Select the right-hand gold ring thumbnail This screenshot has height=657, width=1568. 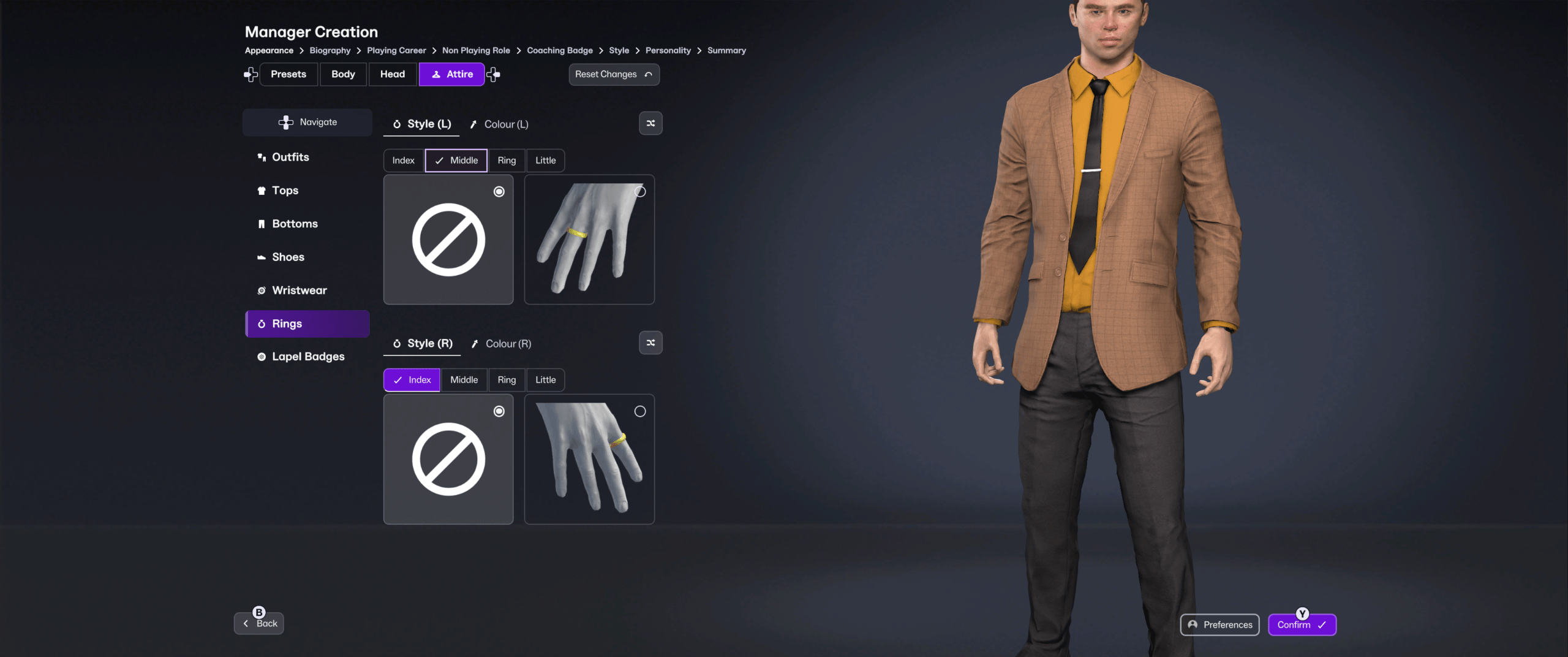tap(589, 459)
